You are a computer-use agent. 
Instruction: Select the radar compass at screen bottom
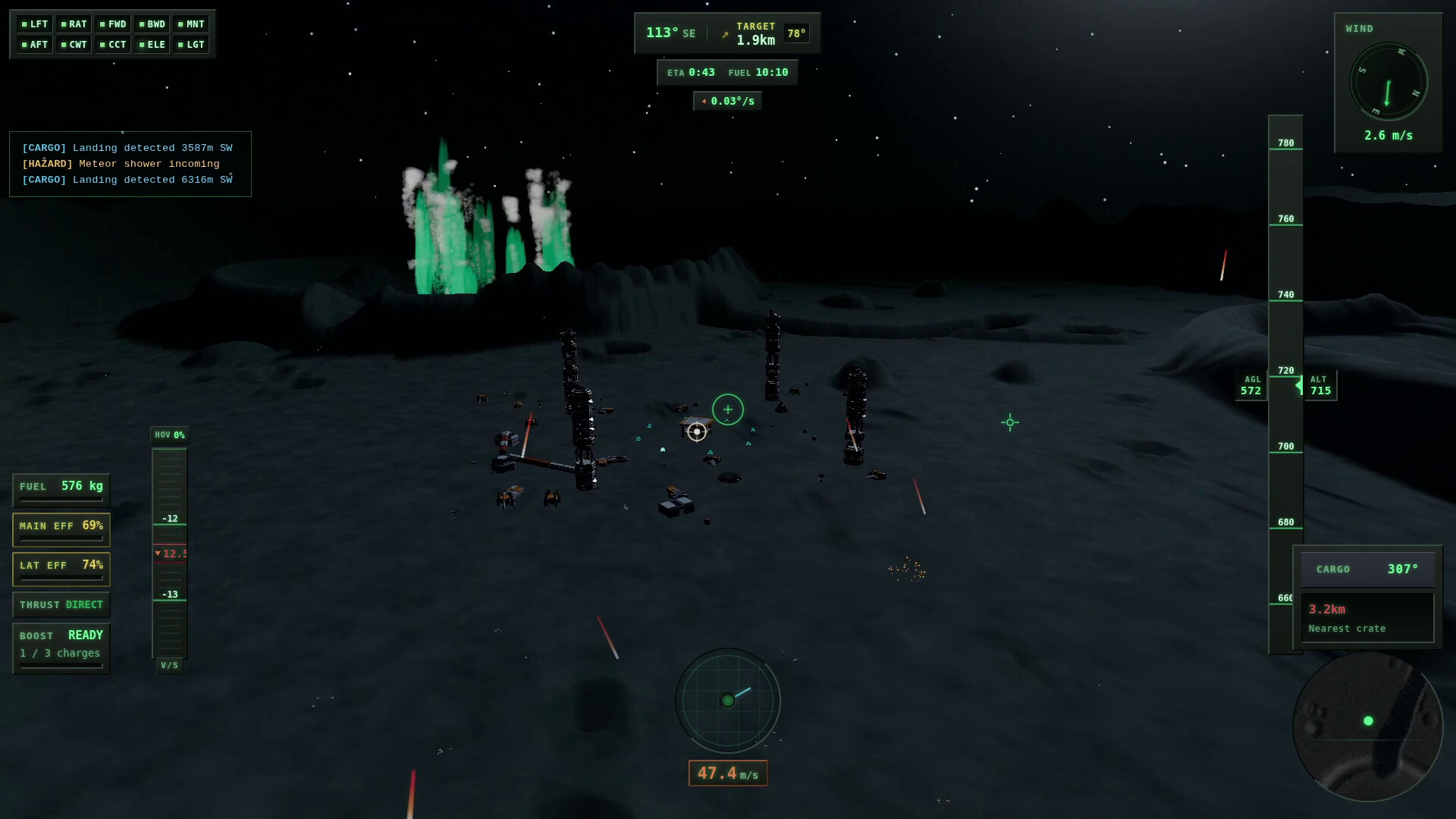coord(727,700)
